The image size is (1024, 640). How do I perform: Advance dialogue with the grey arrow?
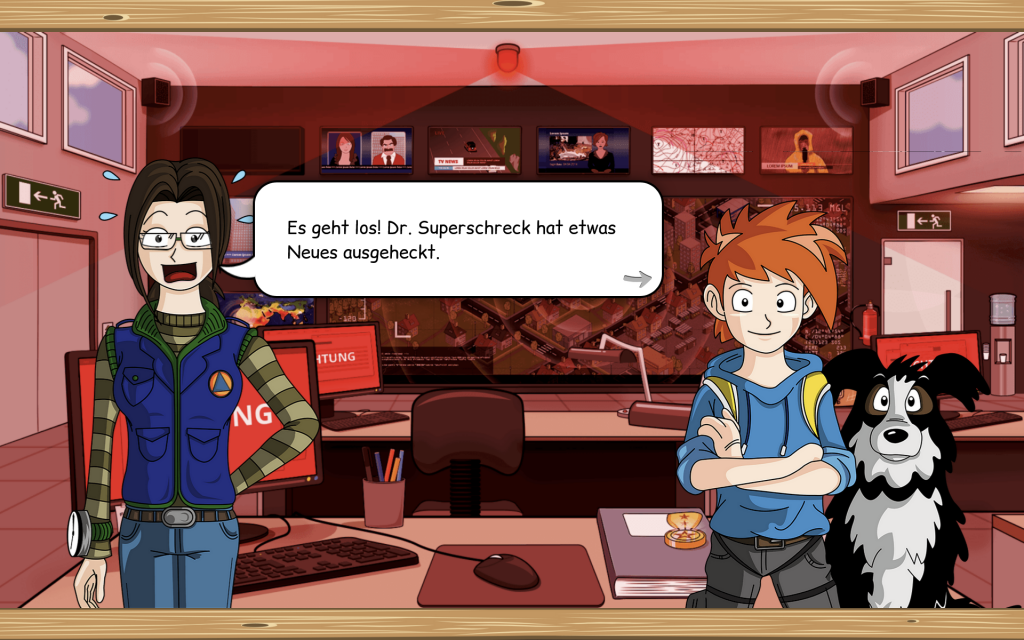(x=637, y=278)
